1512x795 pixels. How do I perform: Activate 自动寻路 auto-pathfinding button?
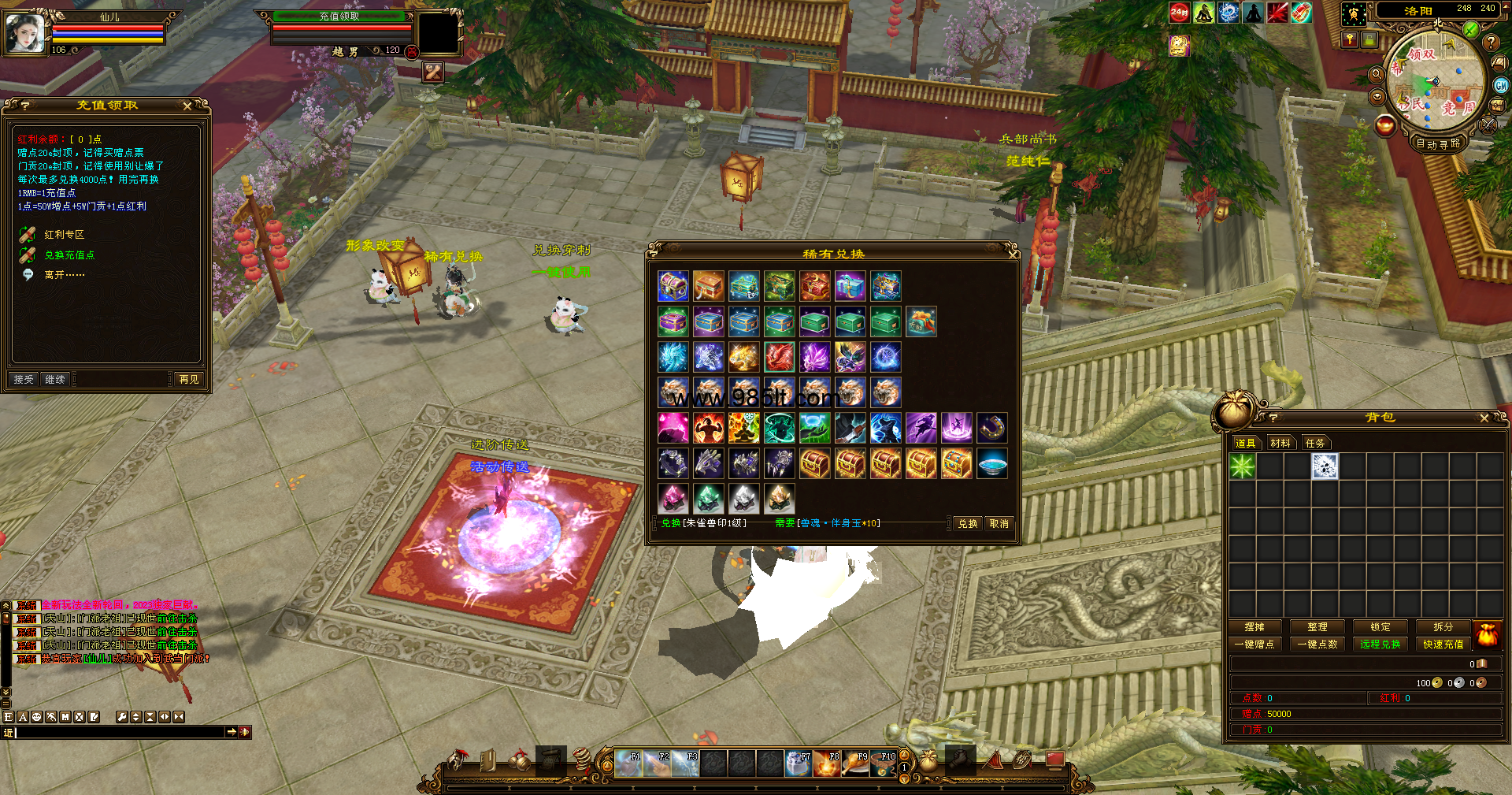click(1438, 144)
